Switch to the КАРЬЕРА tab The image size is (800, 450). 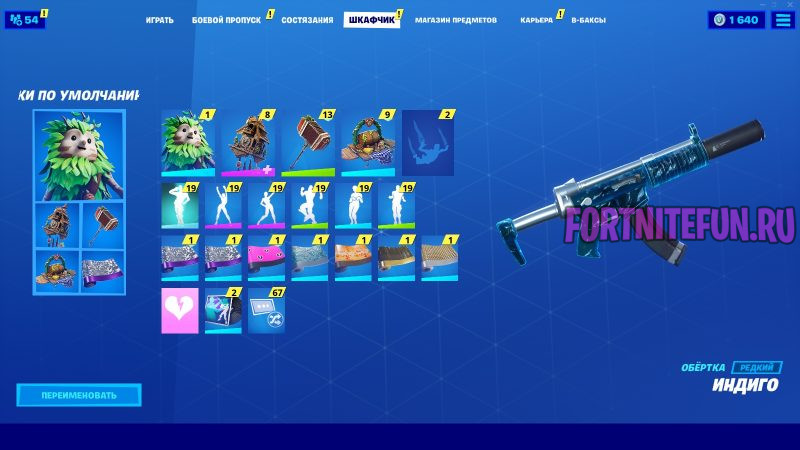pos(536,20)
